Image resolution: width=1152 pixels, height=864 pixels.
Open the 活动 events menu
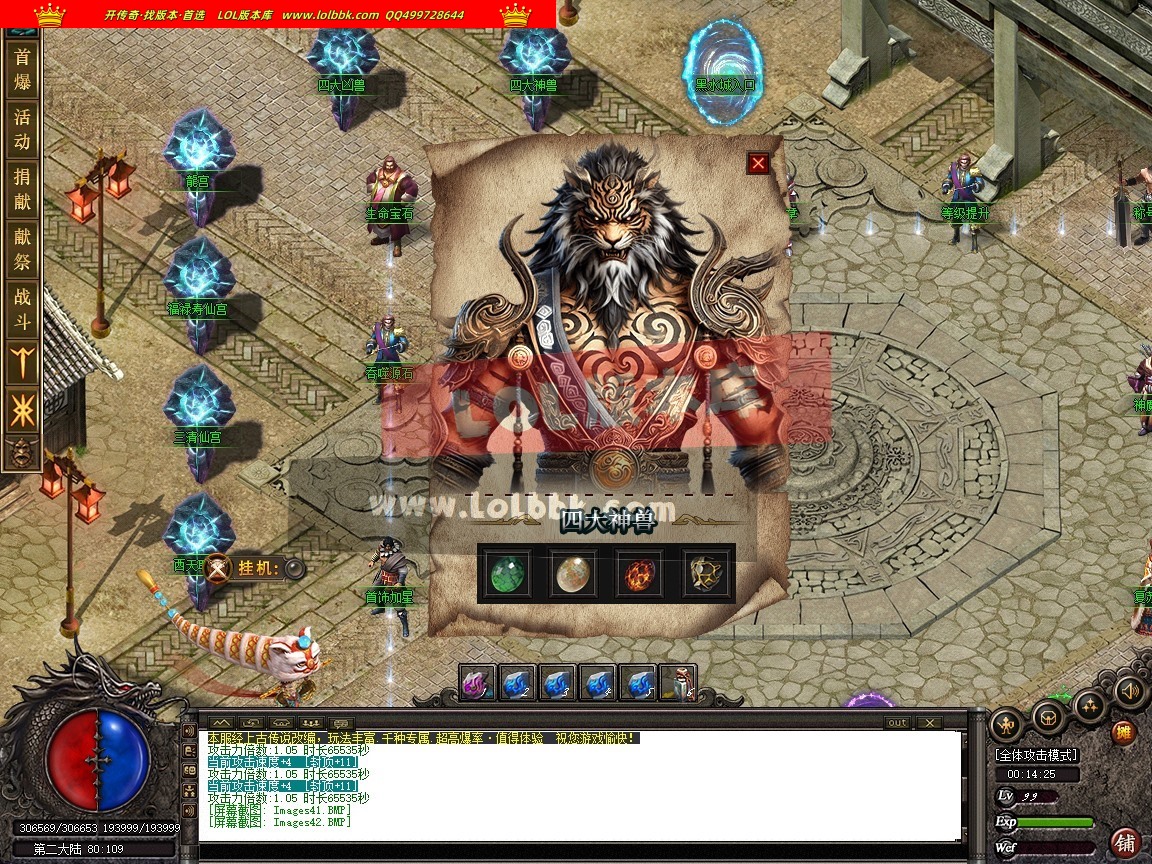[x=22, y=129]
